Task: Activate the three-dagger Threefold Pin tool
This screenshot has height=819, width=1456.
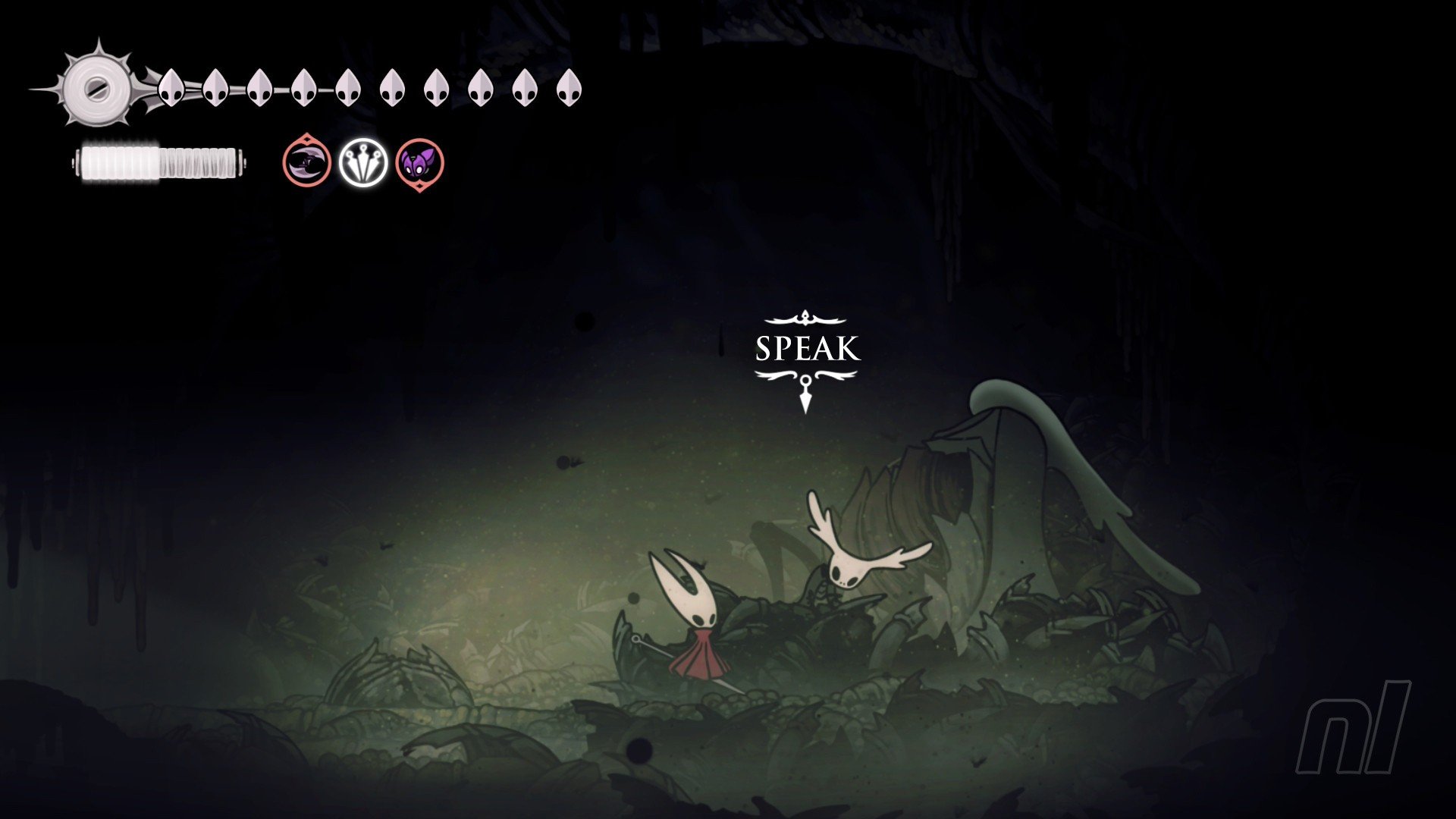Action: tap(362, 162)
